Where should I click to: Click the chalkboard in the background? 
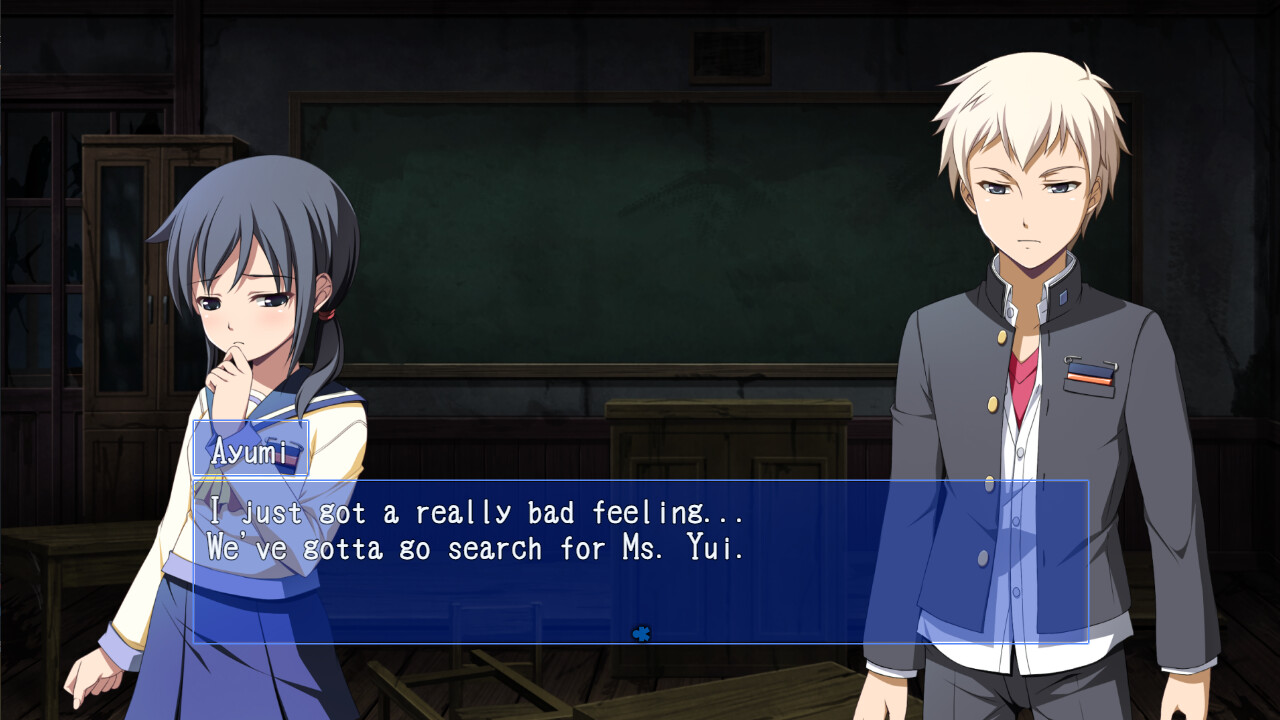click(x=620, y=230)
